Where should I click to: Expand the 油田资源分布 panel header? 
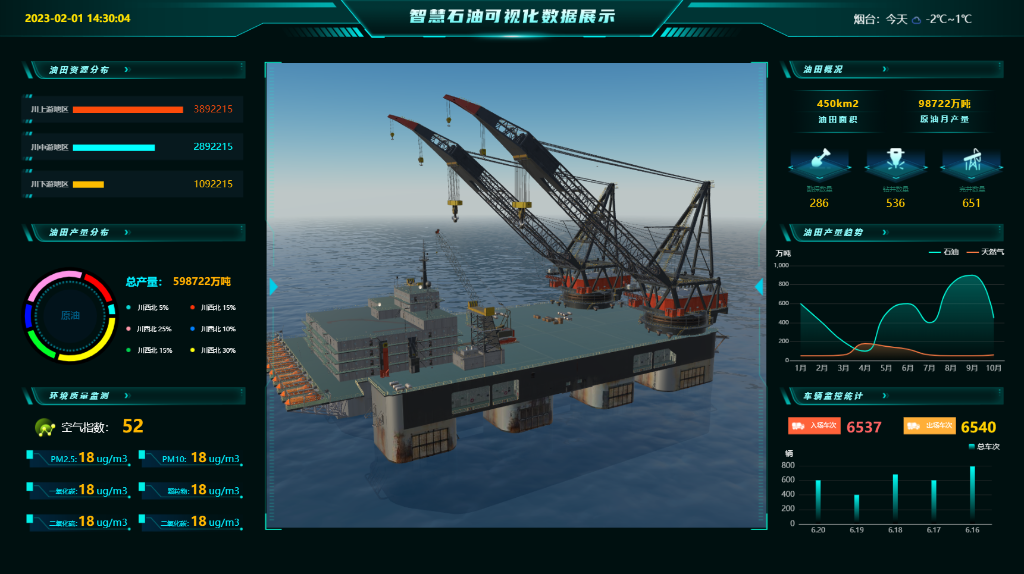pos(126,70)
